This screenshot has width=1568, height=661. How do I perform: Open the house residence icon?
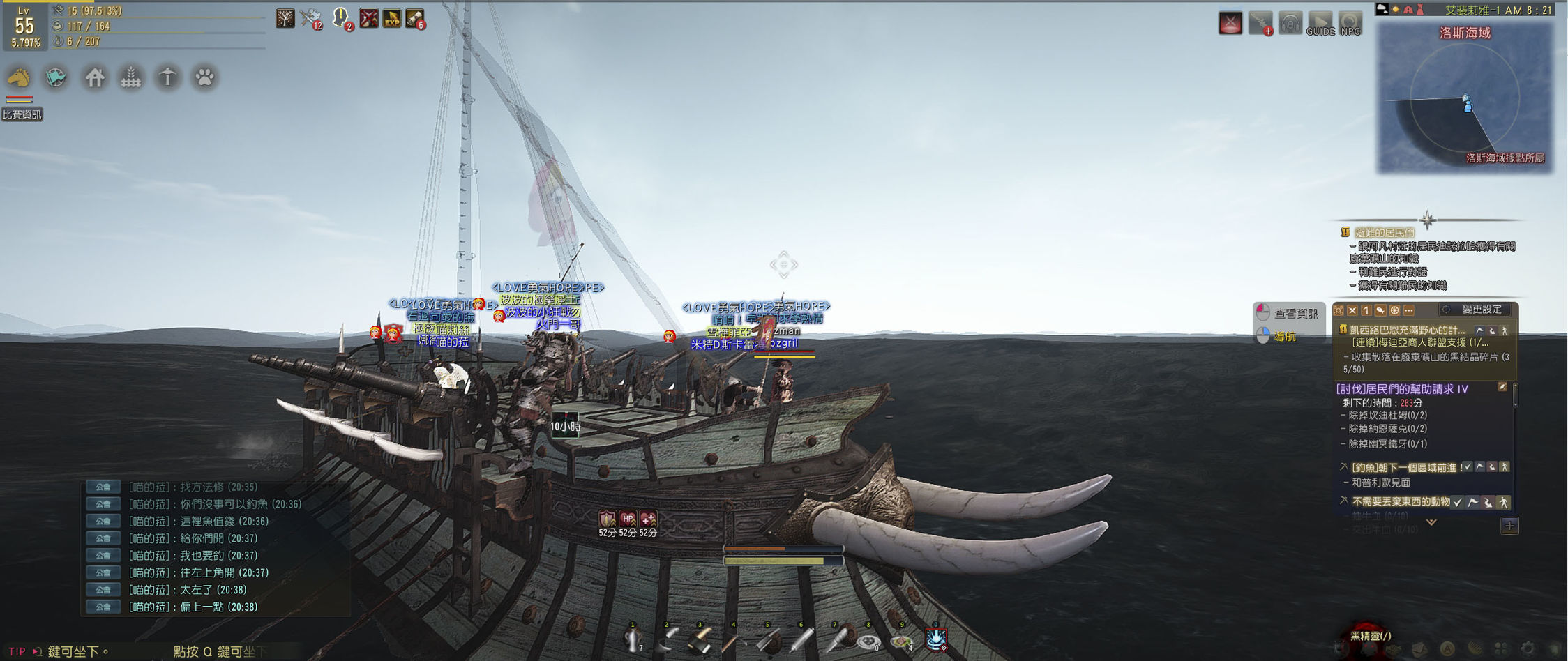point(95,77)
